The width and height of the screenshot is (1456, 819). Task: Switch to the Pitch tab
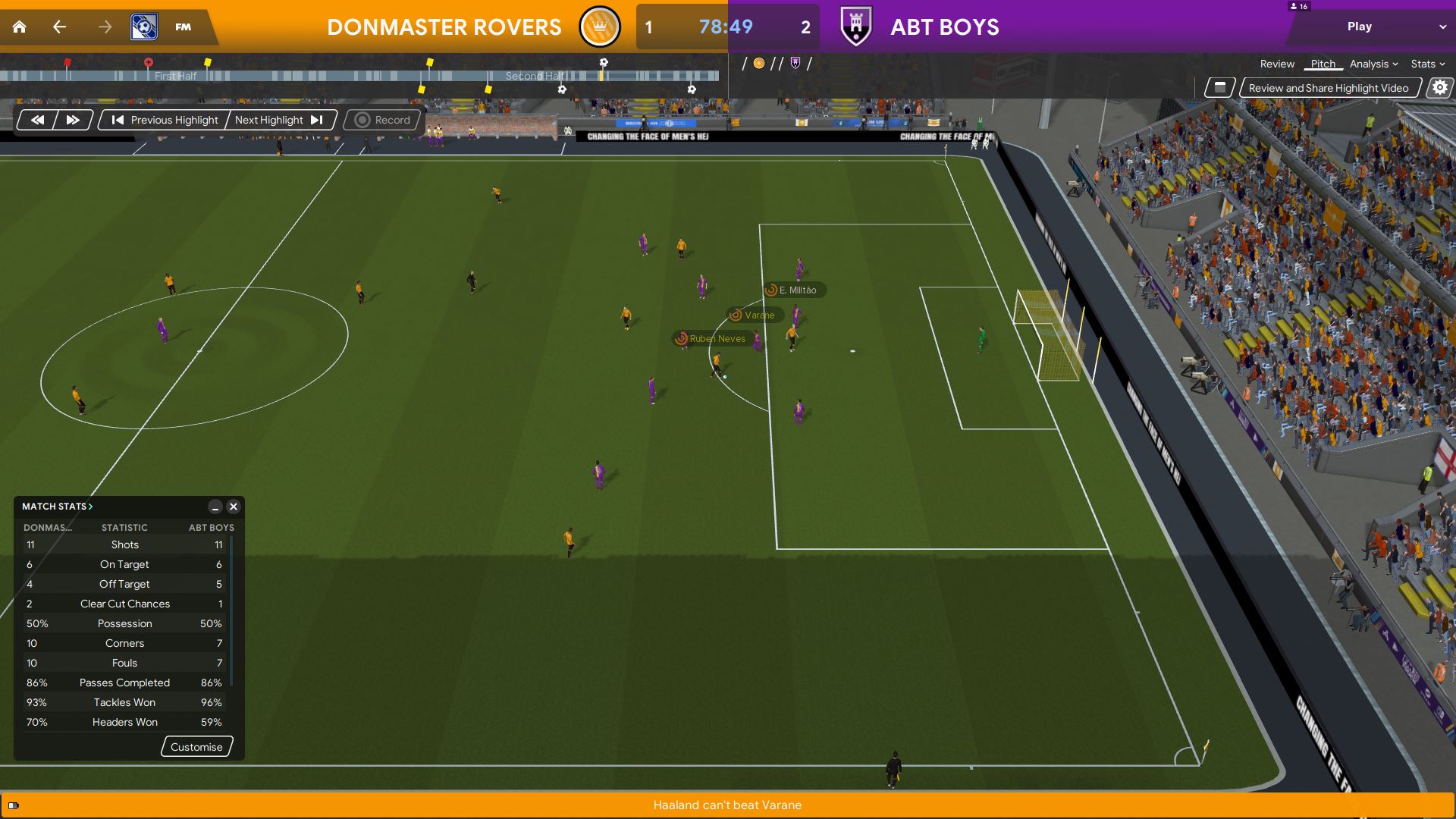pos(1323,64)
